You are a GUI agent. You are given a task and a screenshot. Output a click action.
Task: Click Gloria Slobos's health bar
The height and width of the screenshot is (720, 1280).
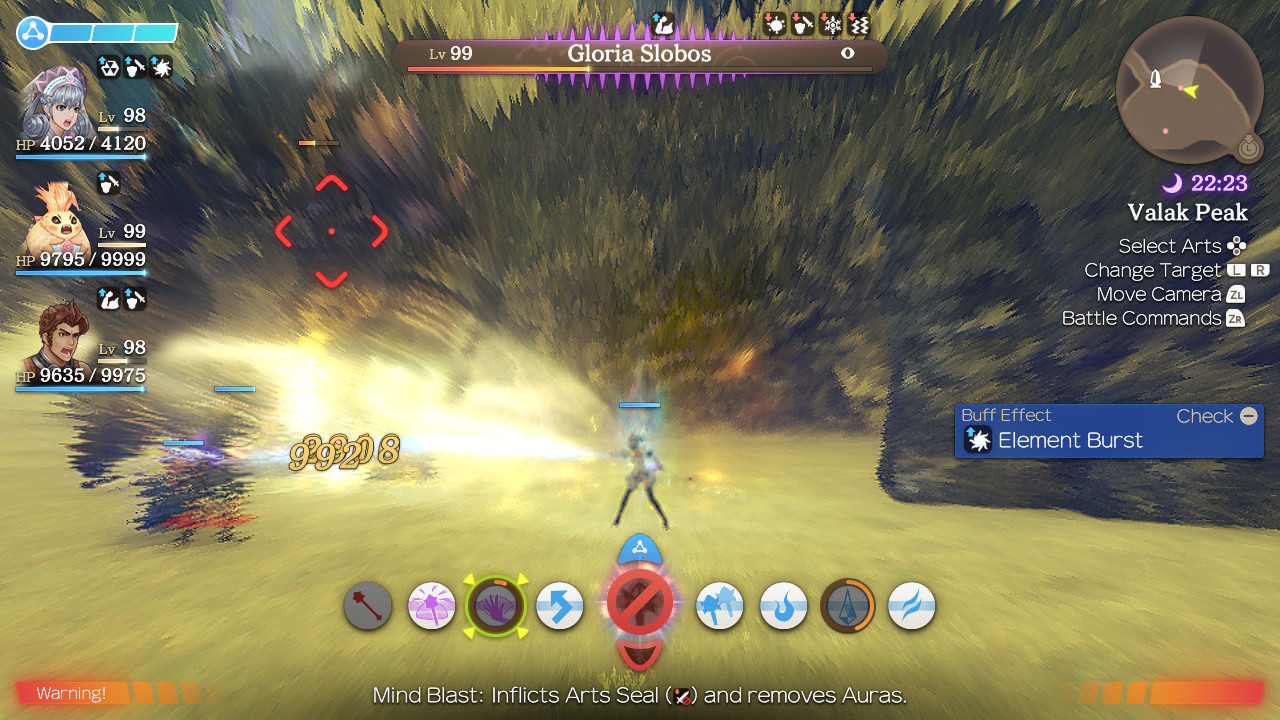click(640, 69)
